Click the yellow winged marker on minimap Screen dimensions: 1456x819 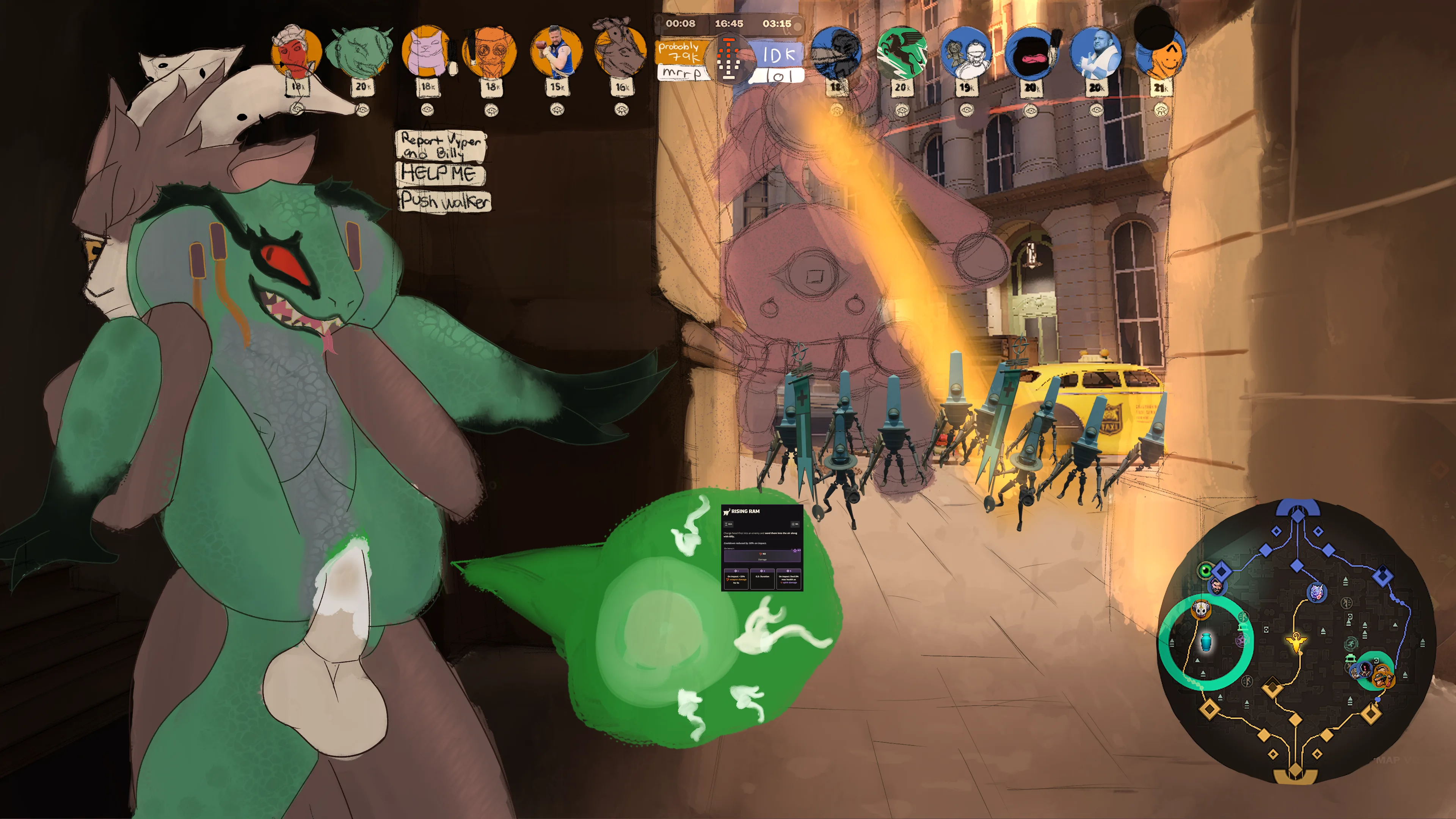[1296, 642]
